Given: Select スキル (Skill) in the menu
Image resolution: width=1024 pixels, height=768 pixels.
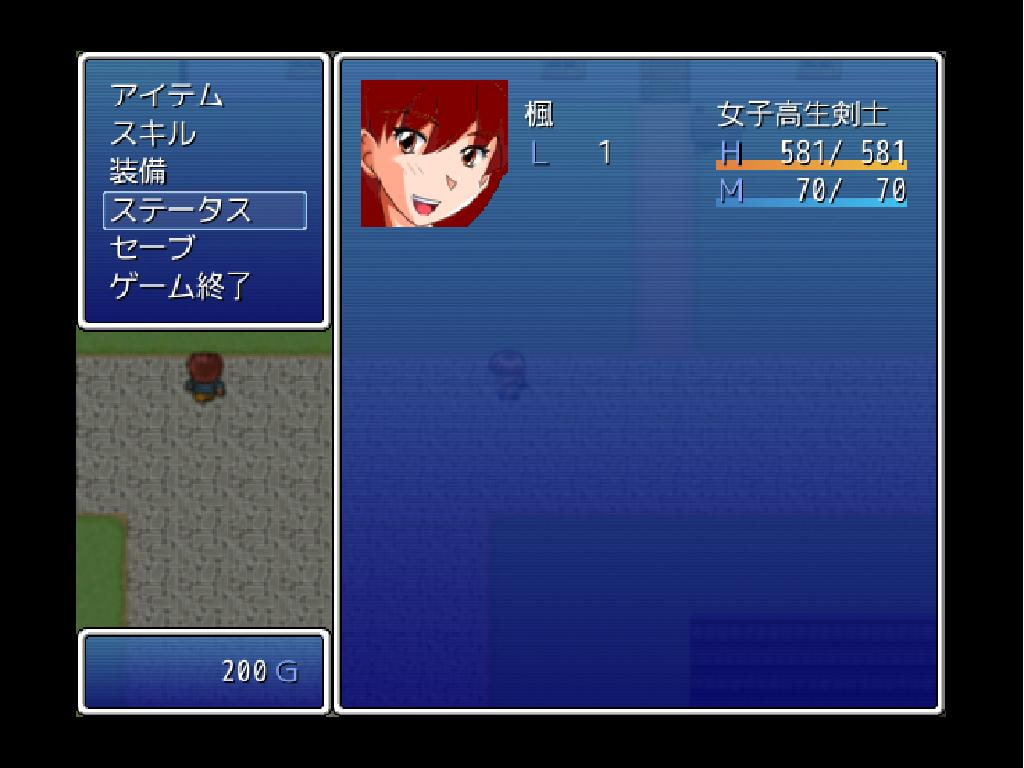Looking at the screenshot, I should click(153, 134).
